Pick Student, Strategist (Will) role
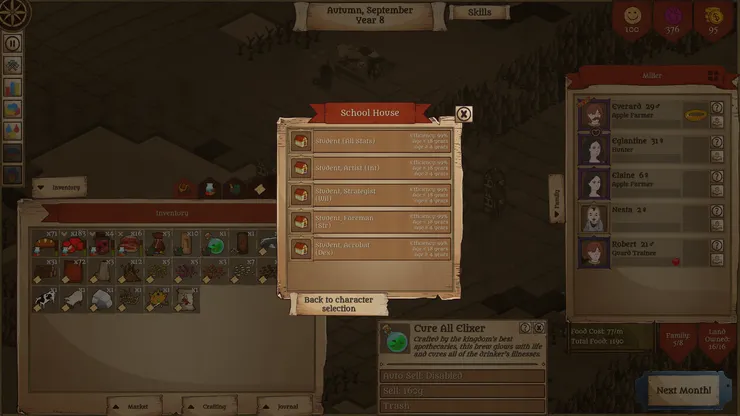Screen dimensions: 740x416 368,195
